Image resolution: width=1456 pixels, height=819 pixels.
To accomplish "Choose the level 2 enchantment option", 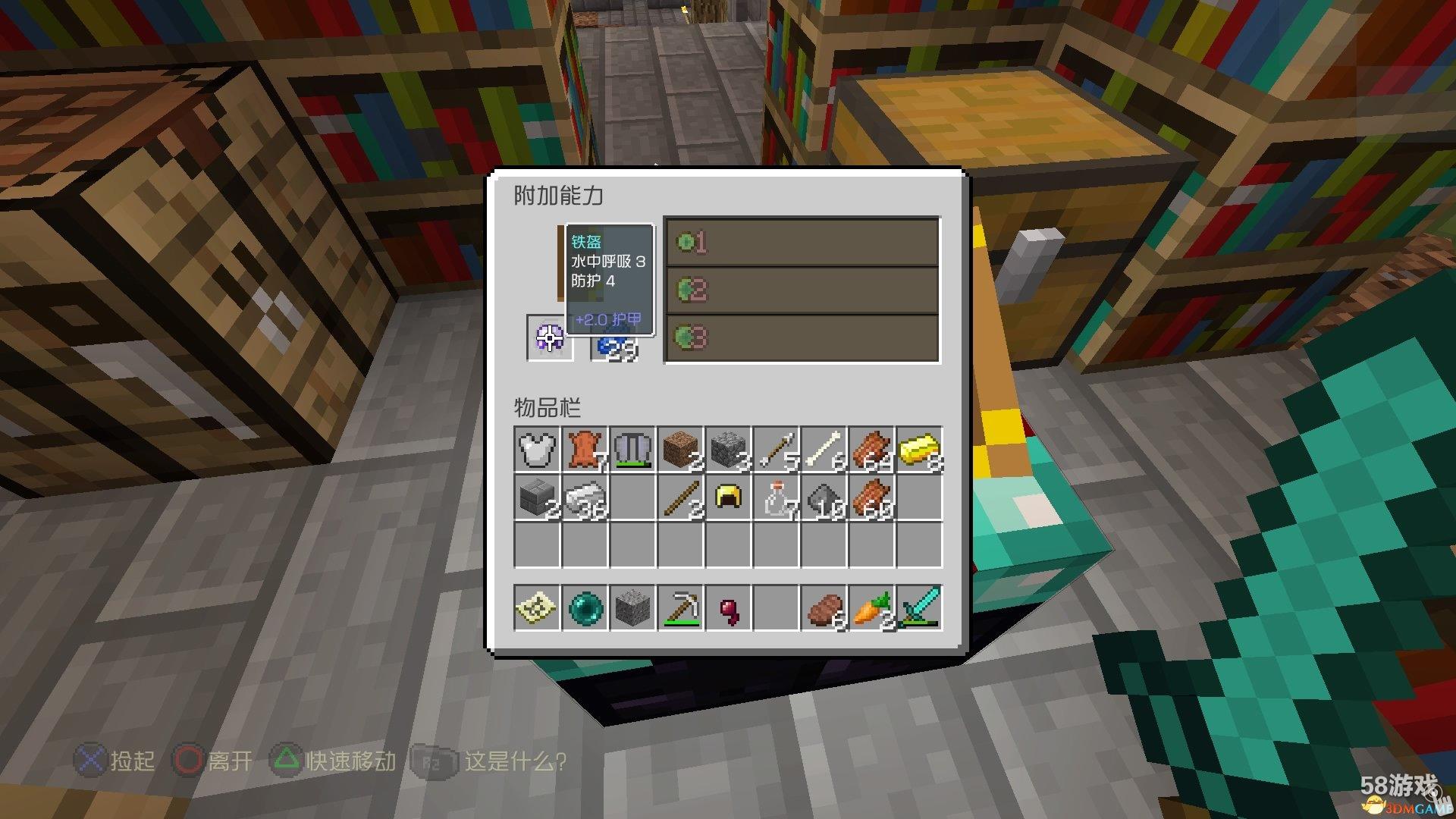I will 802,290.
